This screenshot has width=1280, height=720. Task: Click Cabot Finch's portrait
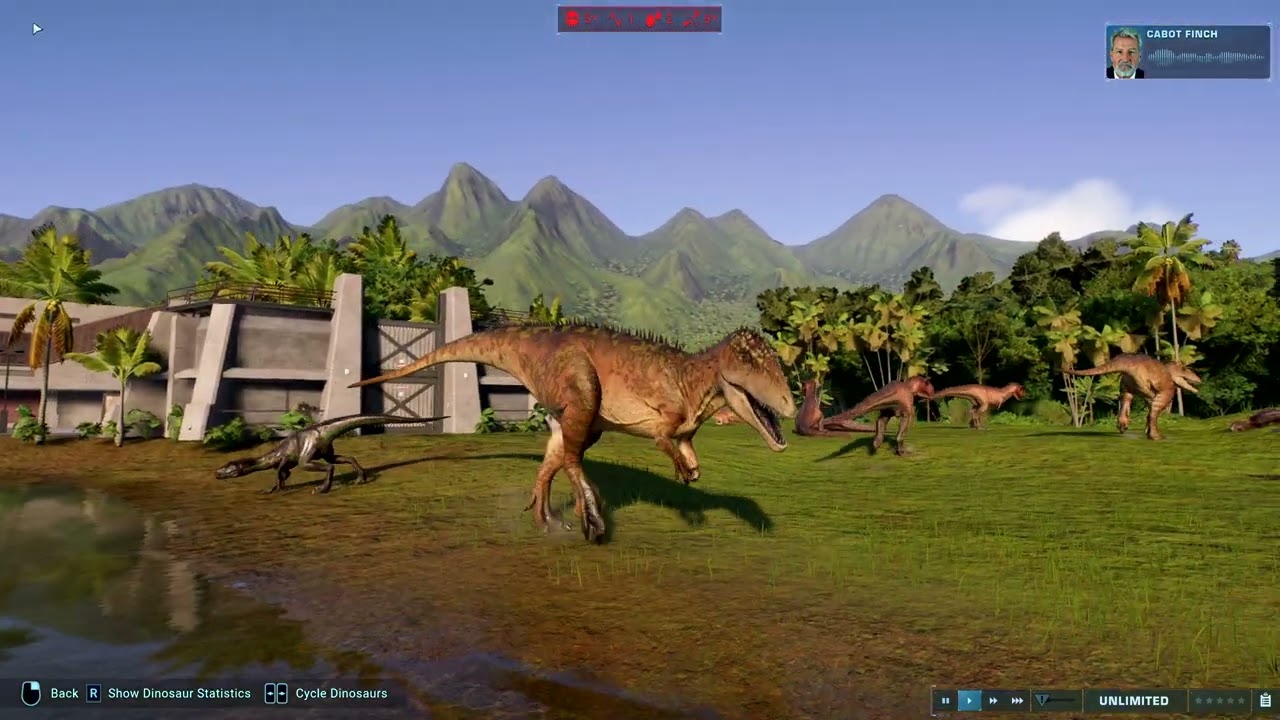coord(1125,53)
